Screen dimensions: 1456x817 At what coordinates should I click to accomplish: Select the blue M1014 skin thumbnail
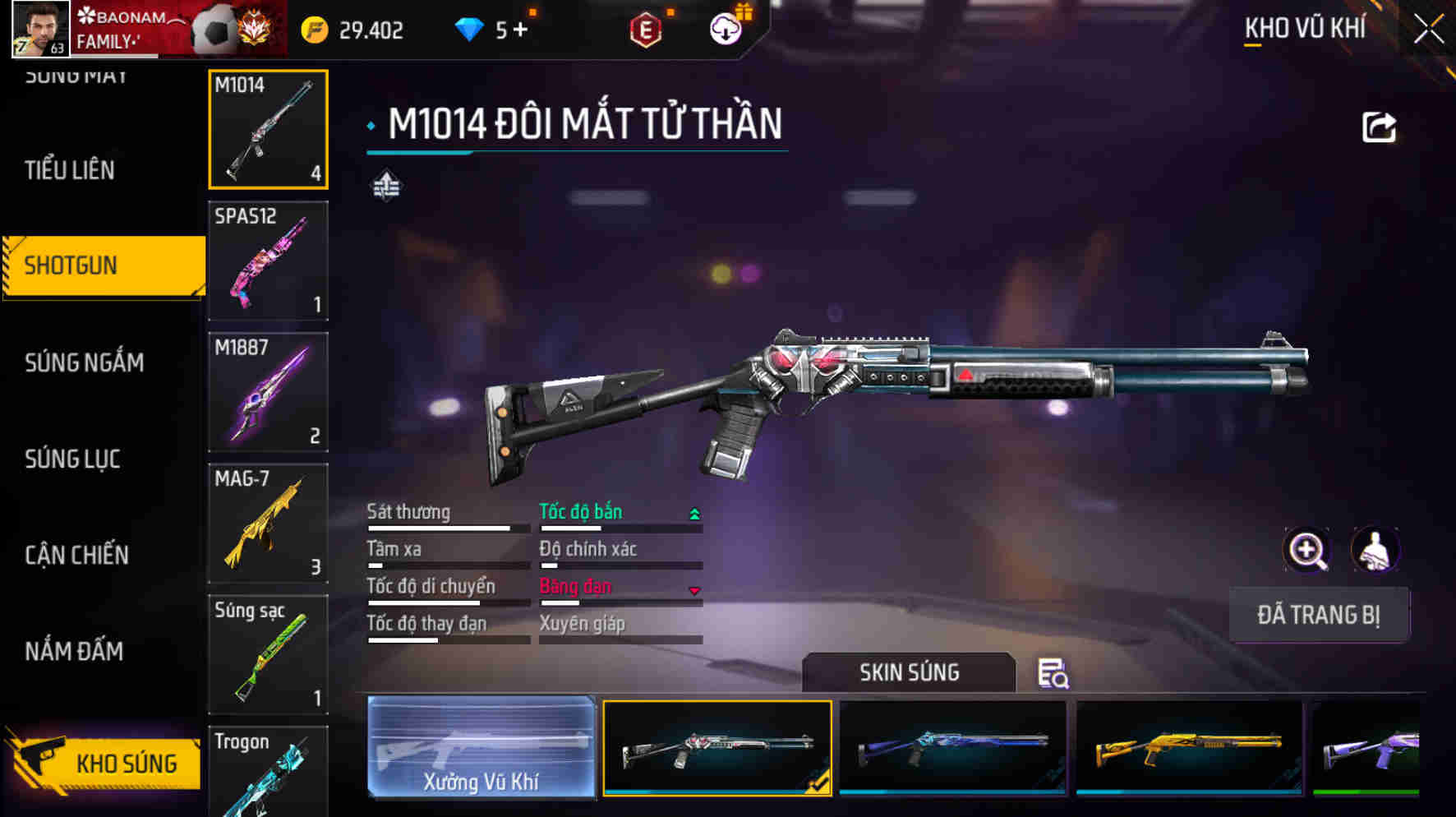coord(952,747)
